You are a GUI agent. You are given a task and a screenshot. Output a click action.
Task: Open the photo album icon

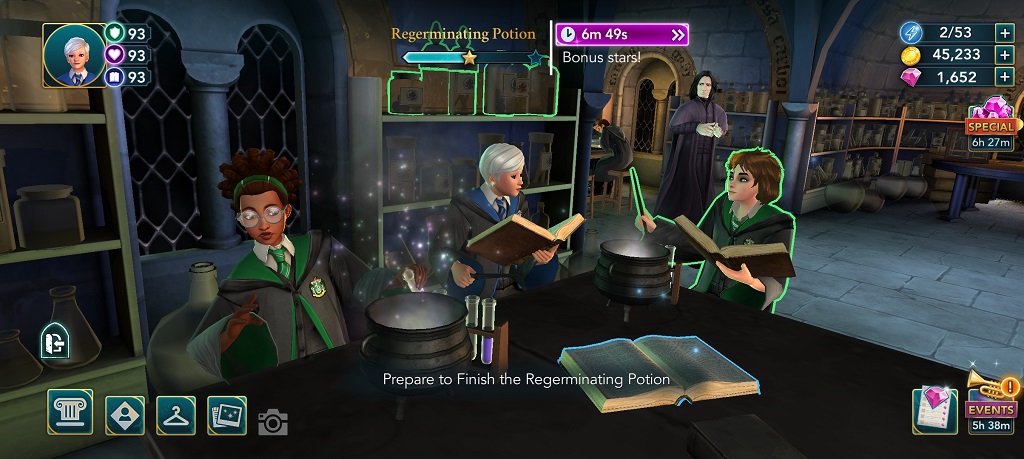click(x=227, y=414)
